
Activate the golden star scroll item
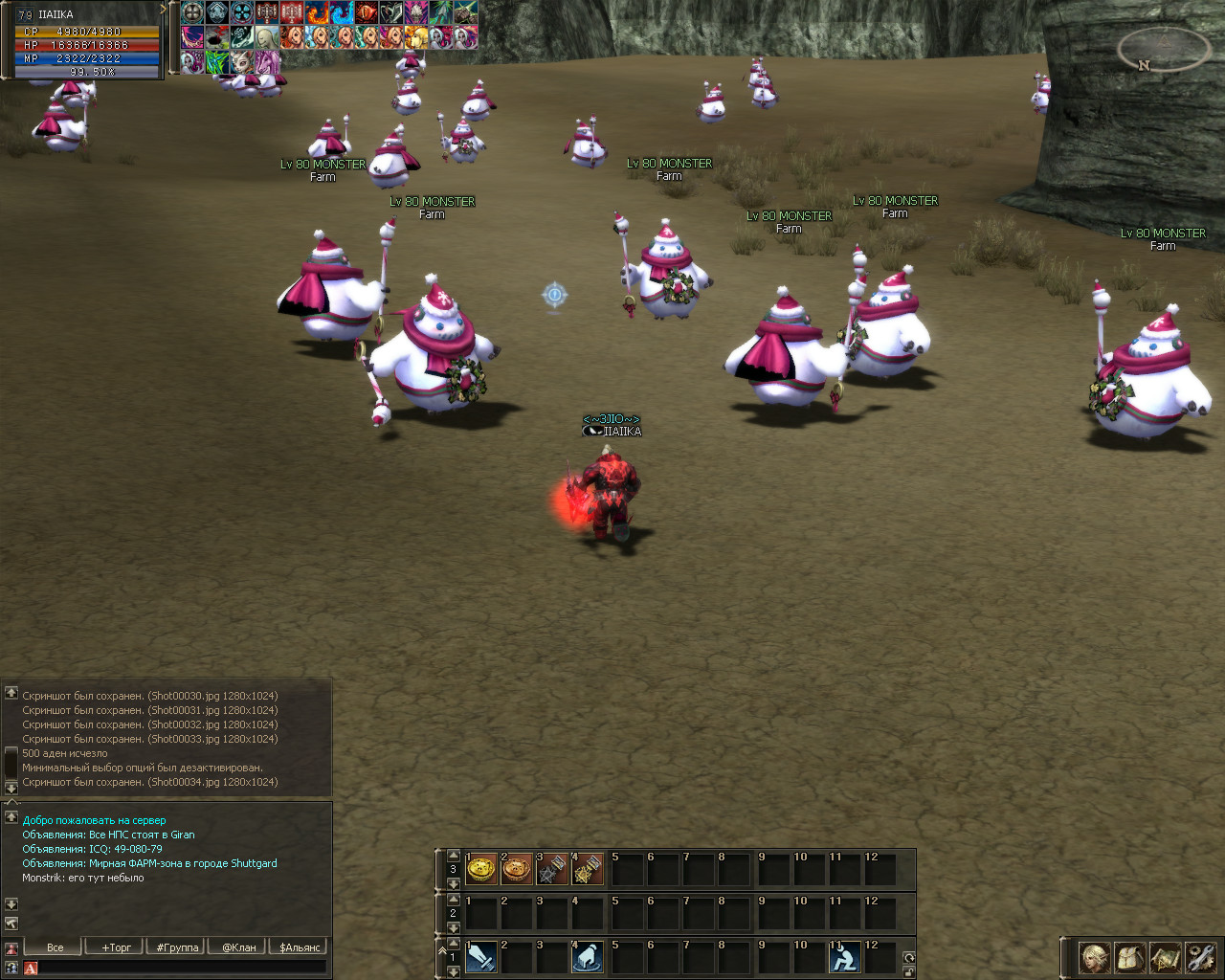click(x=588, y=869)
